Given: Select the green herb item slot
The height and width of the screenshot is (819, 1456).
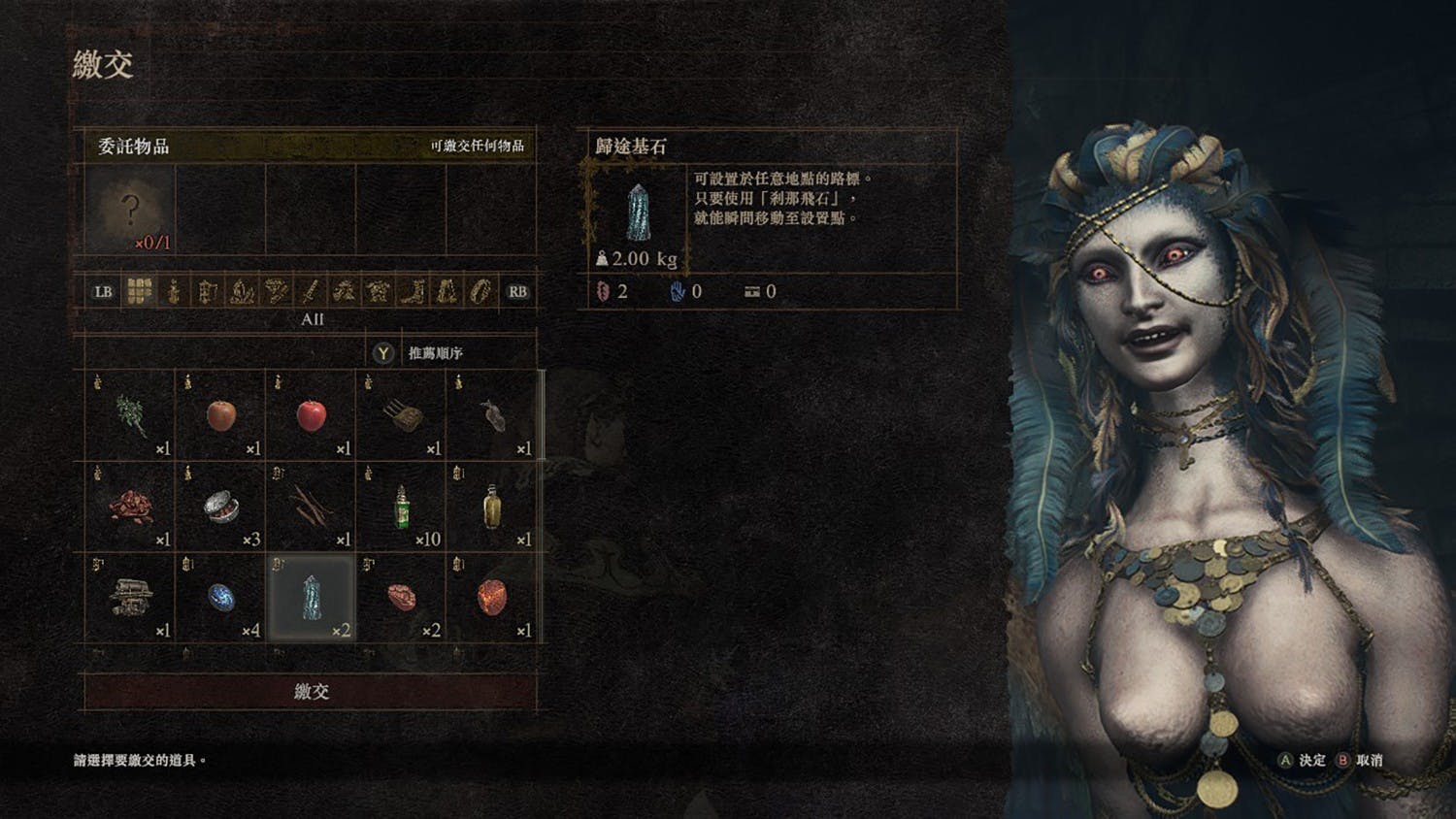Looking at the screenshot, I should (130, 415).
